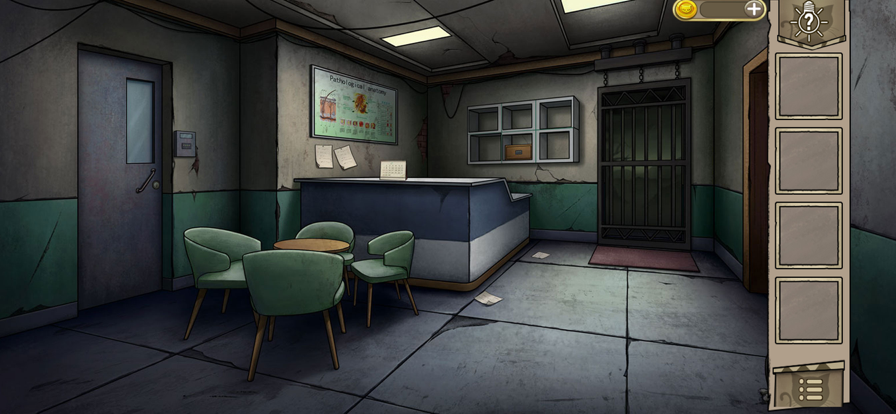896x414 pixels.
Task: Open the list menu button
Action: point(810,388)
